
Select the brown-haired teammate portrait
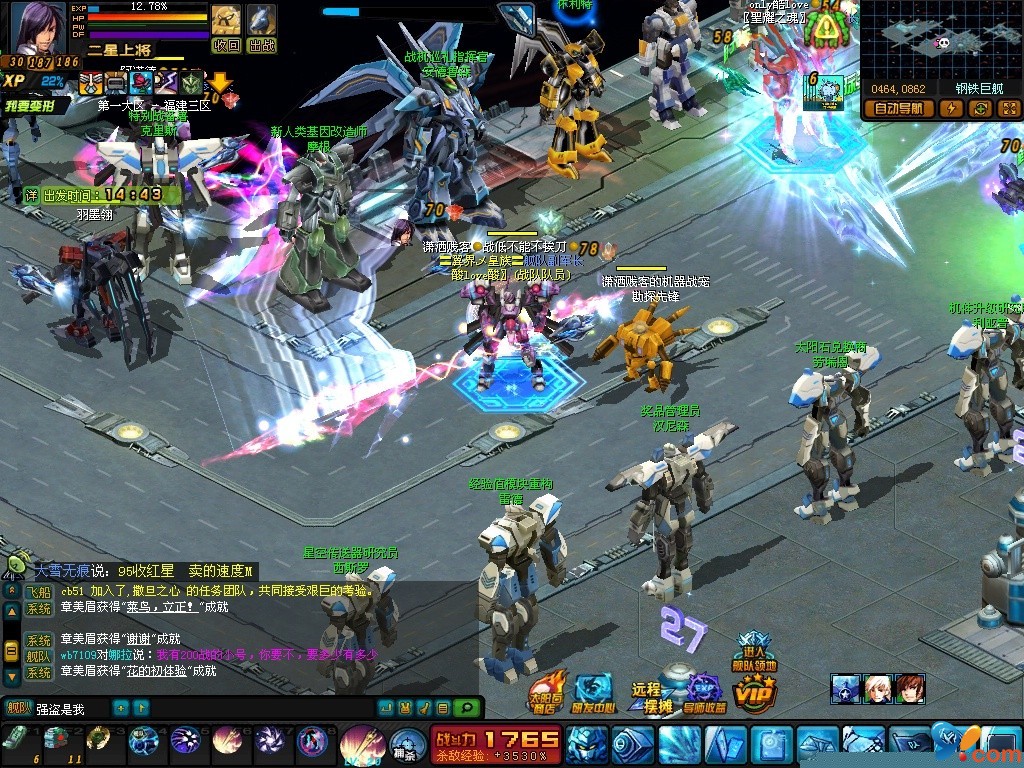tap(910, 688)
